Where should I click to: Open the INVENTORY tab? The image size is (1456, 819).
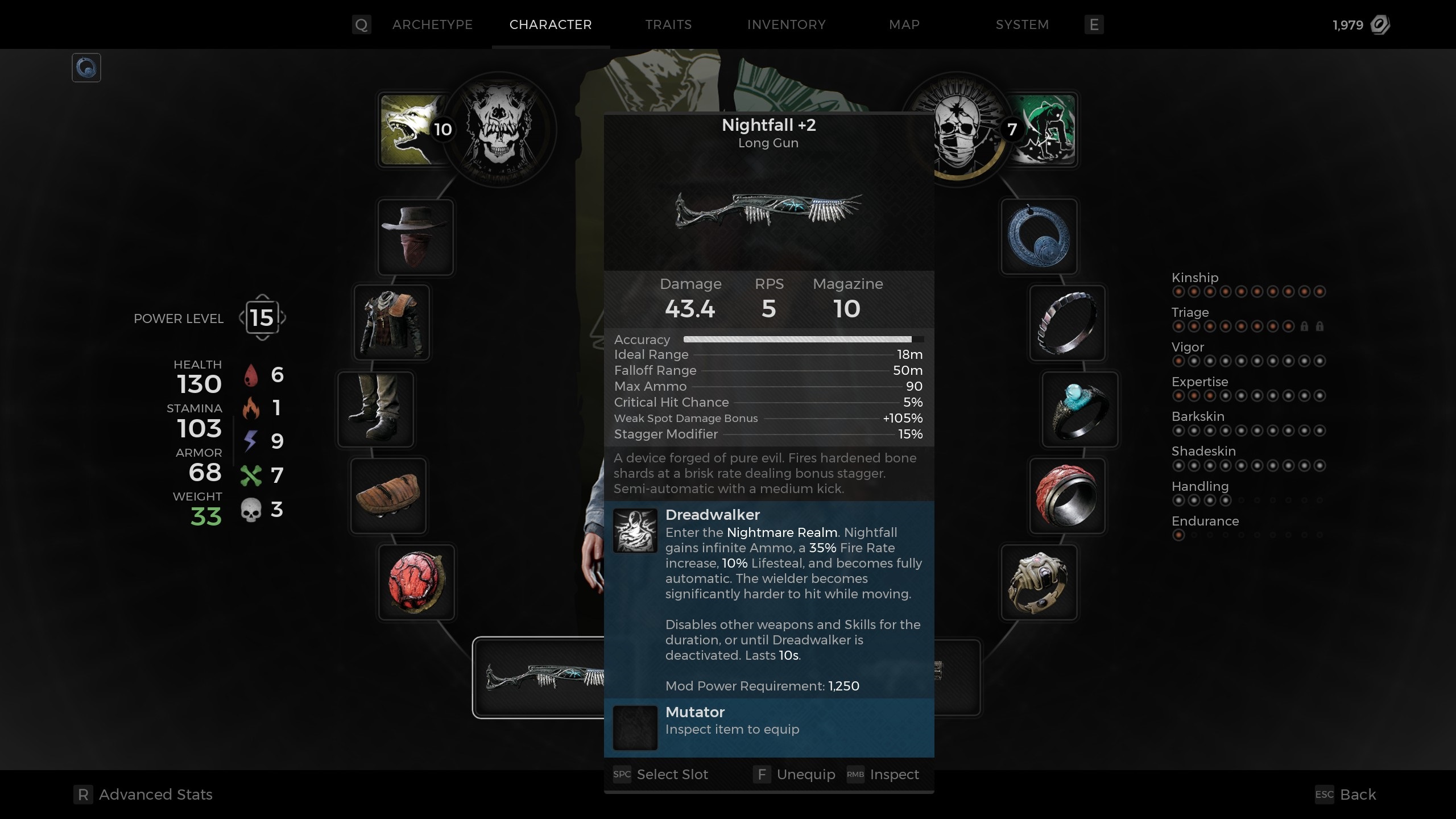[787, 24]
